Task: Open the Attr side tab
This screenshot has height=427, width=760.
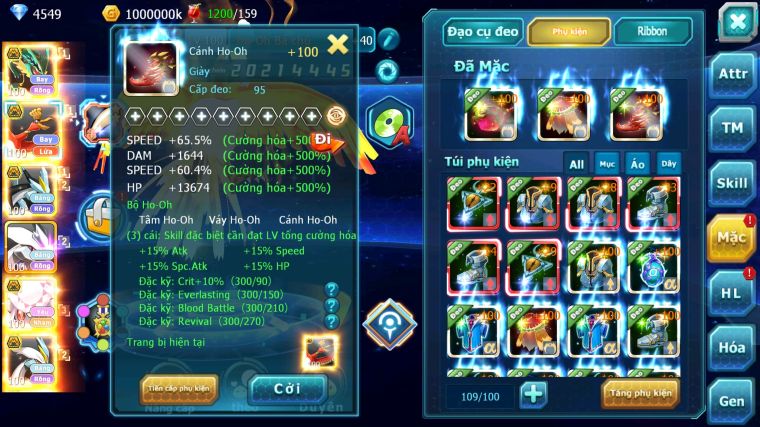Action: point(734,74)
